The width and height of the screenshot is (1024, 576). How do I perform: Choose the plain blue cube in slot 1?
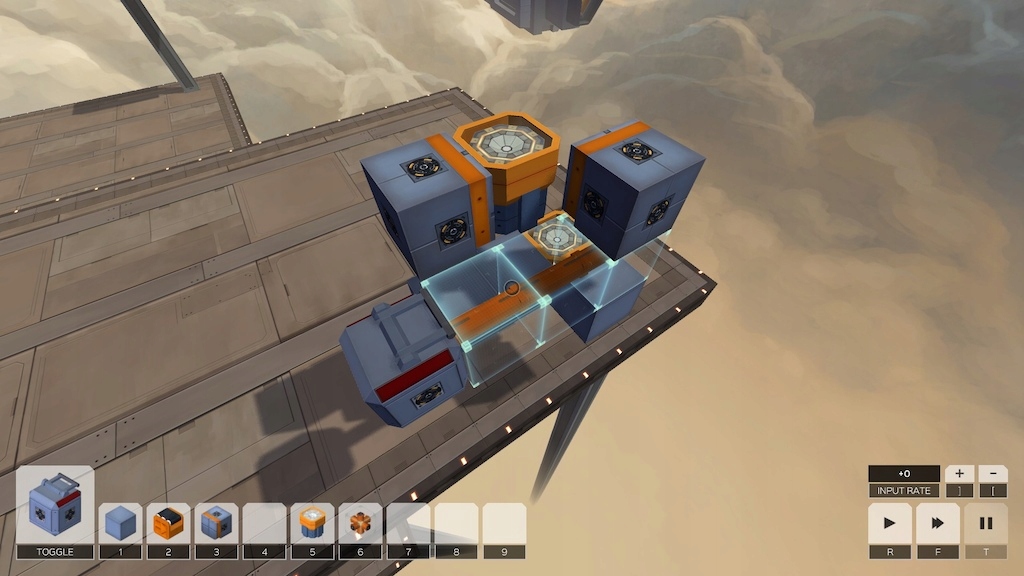click(120, 523)
